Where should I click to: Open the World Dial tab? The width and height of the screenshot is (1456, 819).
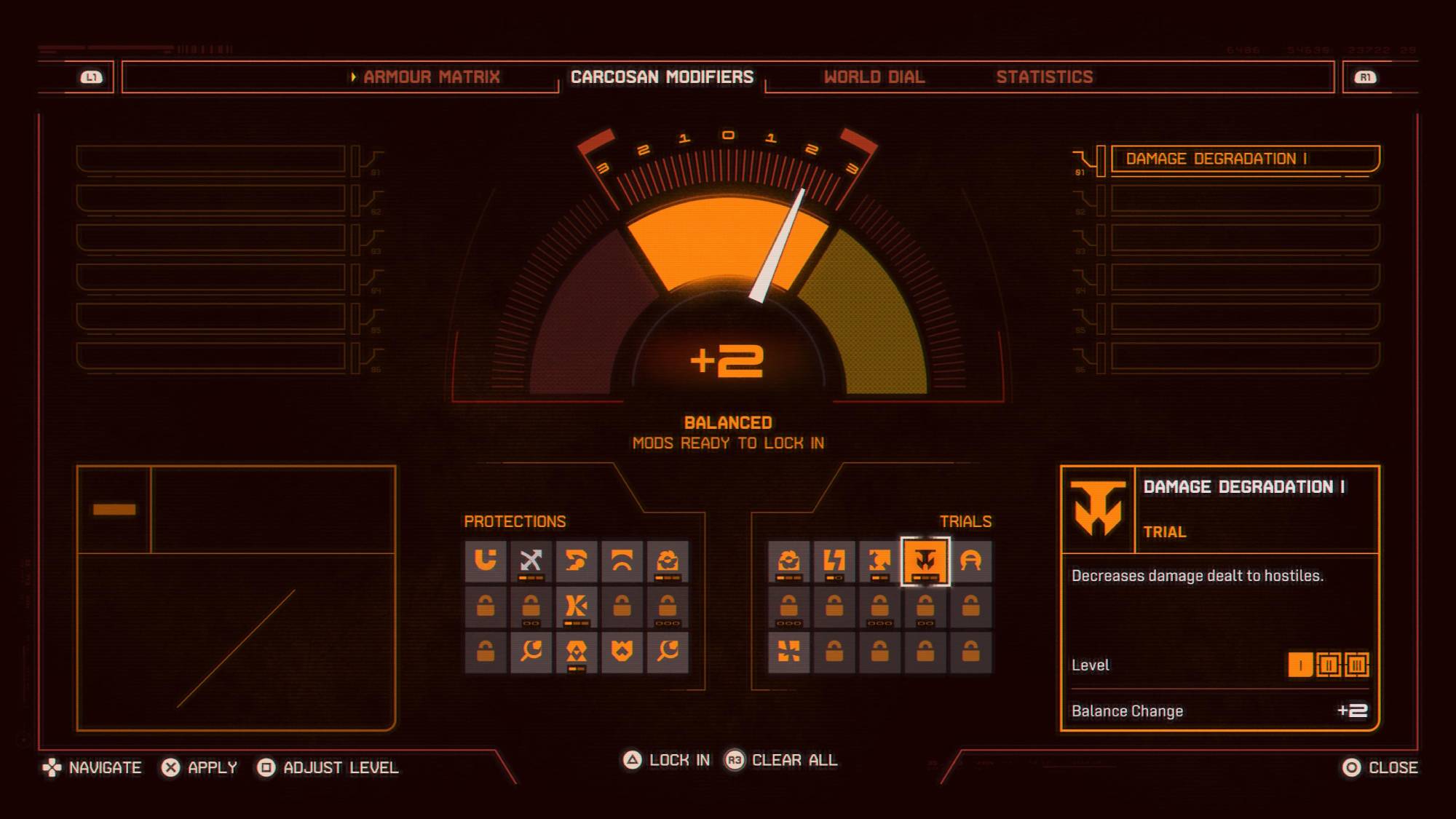click(x=874, y=77)
